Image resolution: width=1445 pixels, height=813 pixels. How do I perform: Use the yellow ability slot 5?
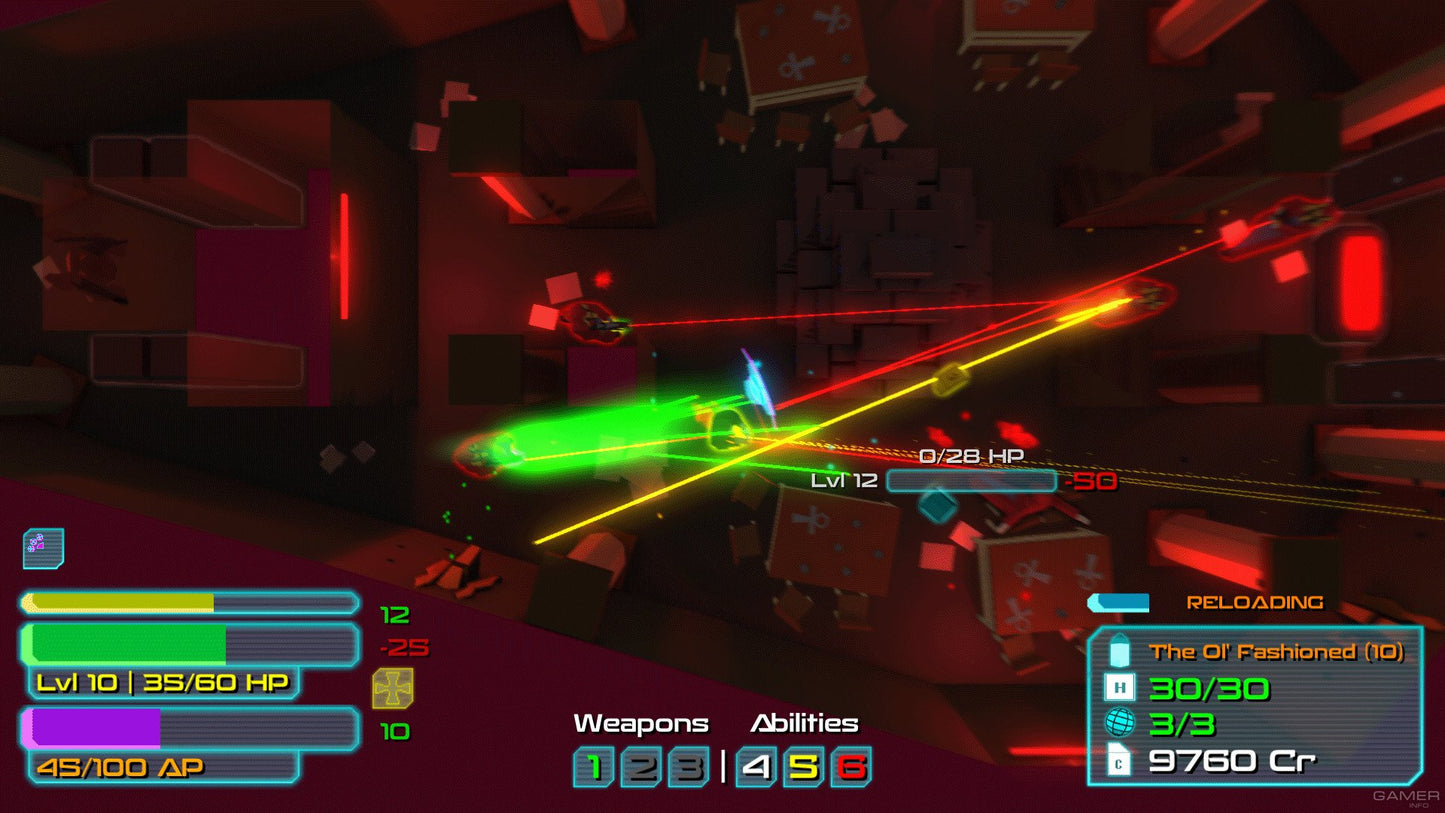pyautogui.click(x=804, y=767)
